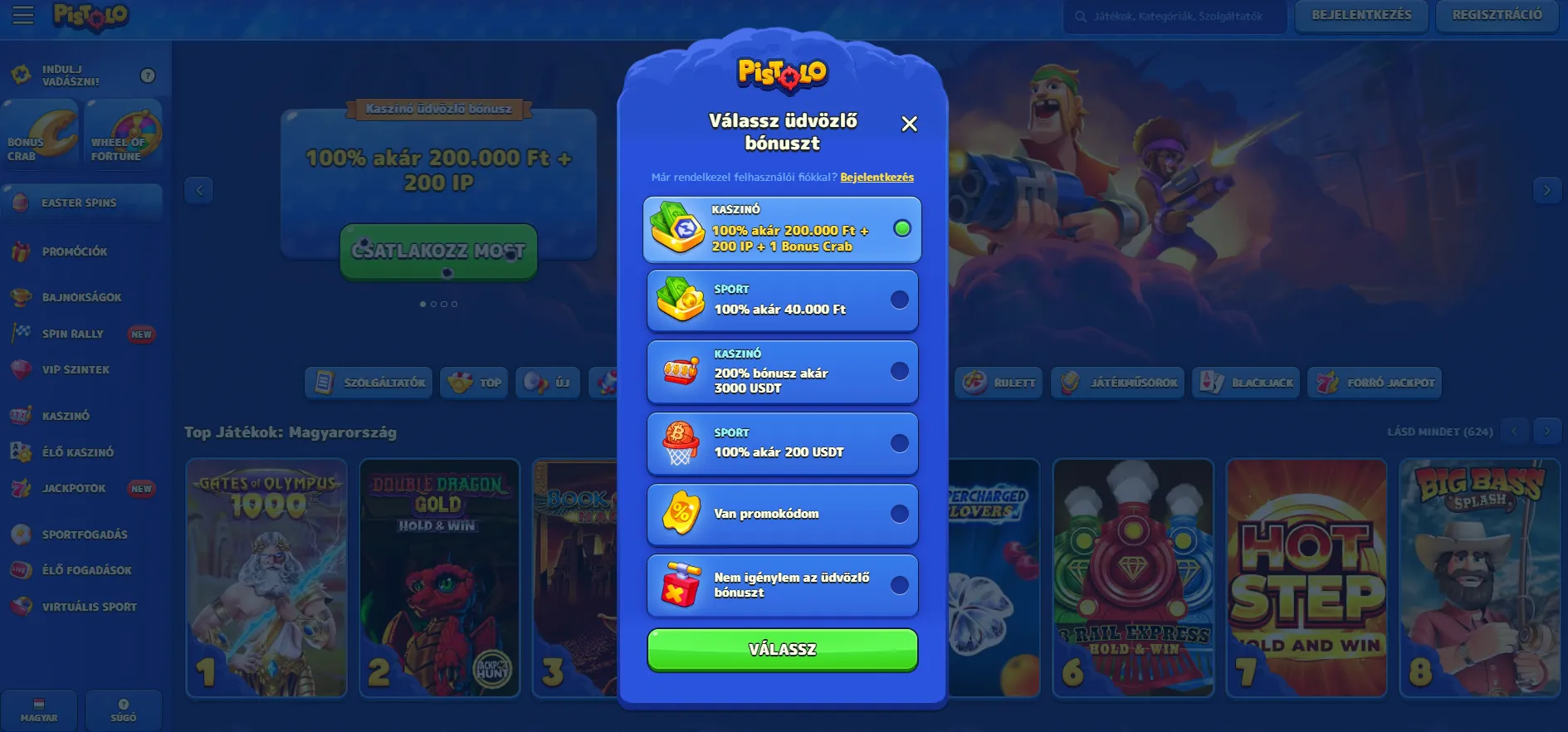Open the Promóciók section

point(81,251)
